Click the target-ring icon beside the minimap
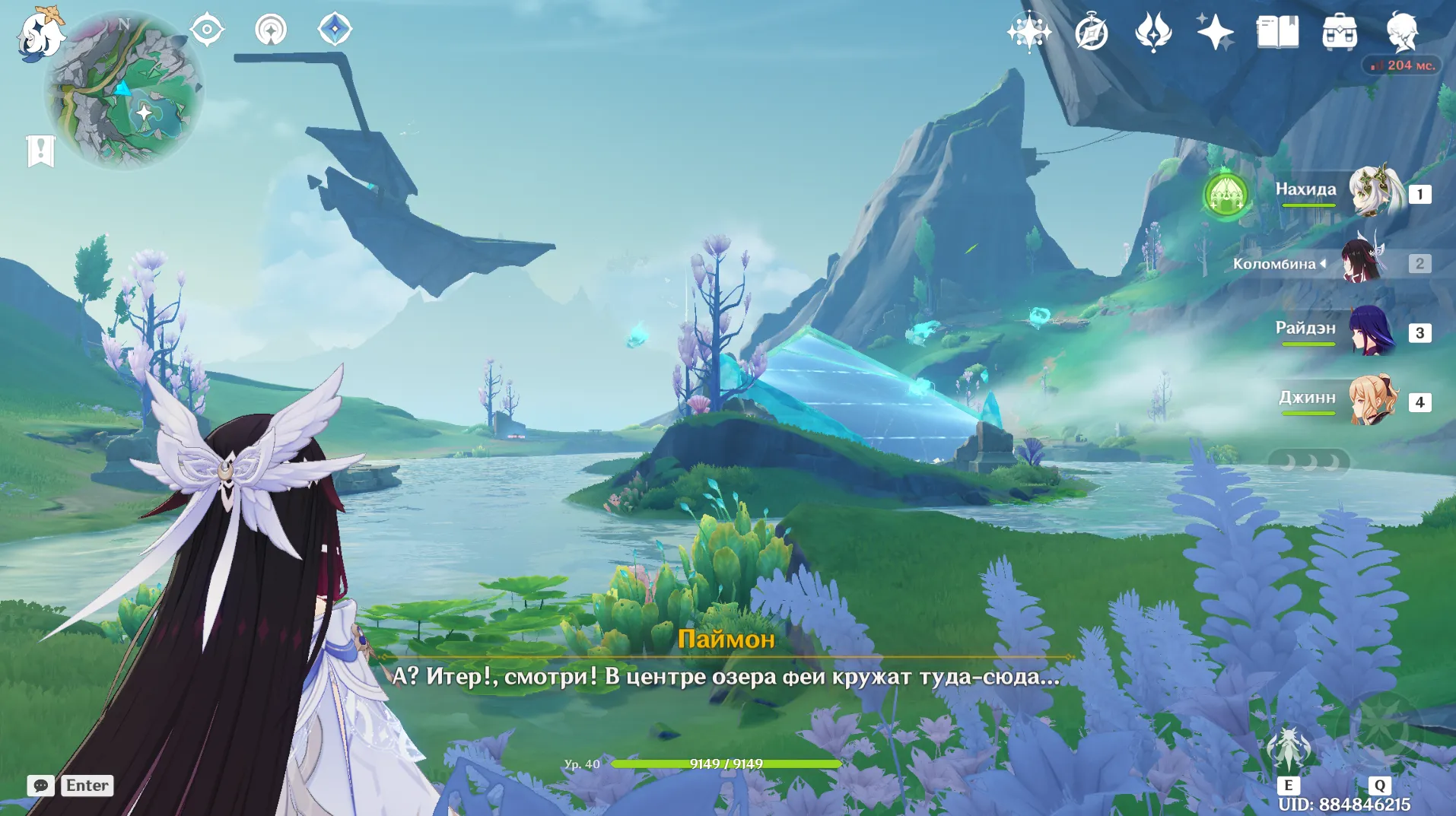 tap(207, 30)
